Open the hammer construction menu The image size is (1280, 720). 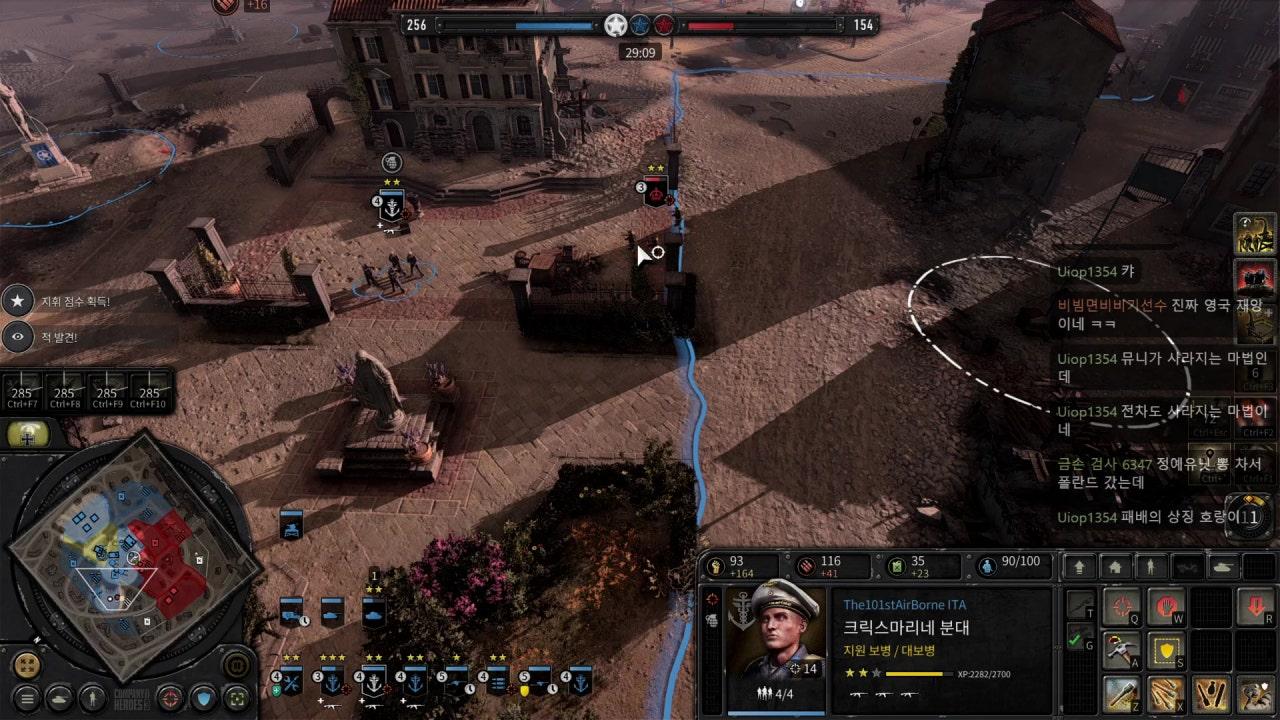point(1122,650)
